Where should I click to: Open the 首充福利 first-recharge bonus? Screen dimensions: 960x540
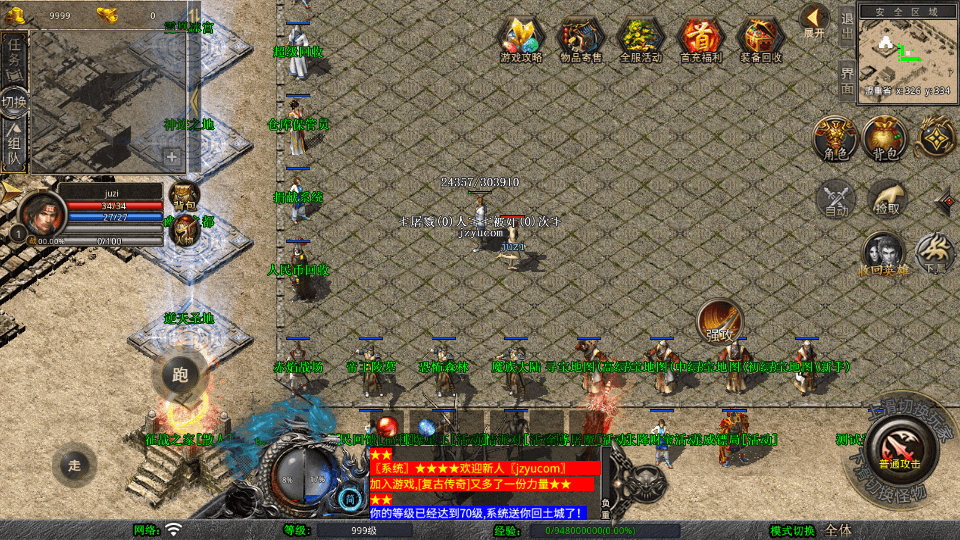(701, 40)
